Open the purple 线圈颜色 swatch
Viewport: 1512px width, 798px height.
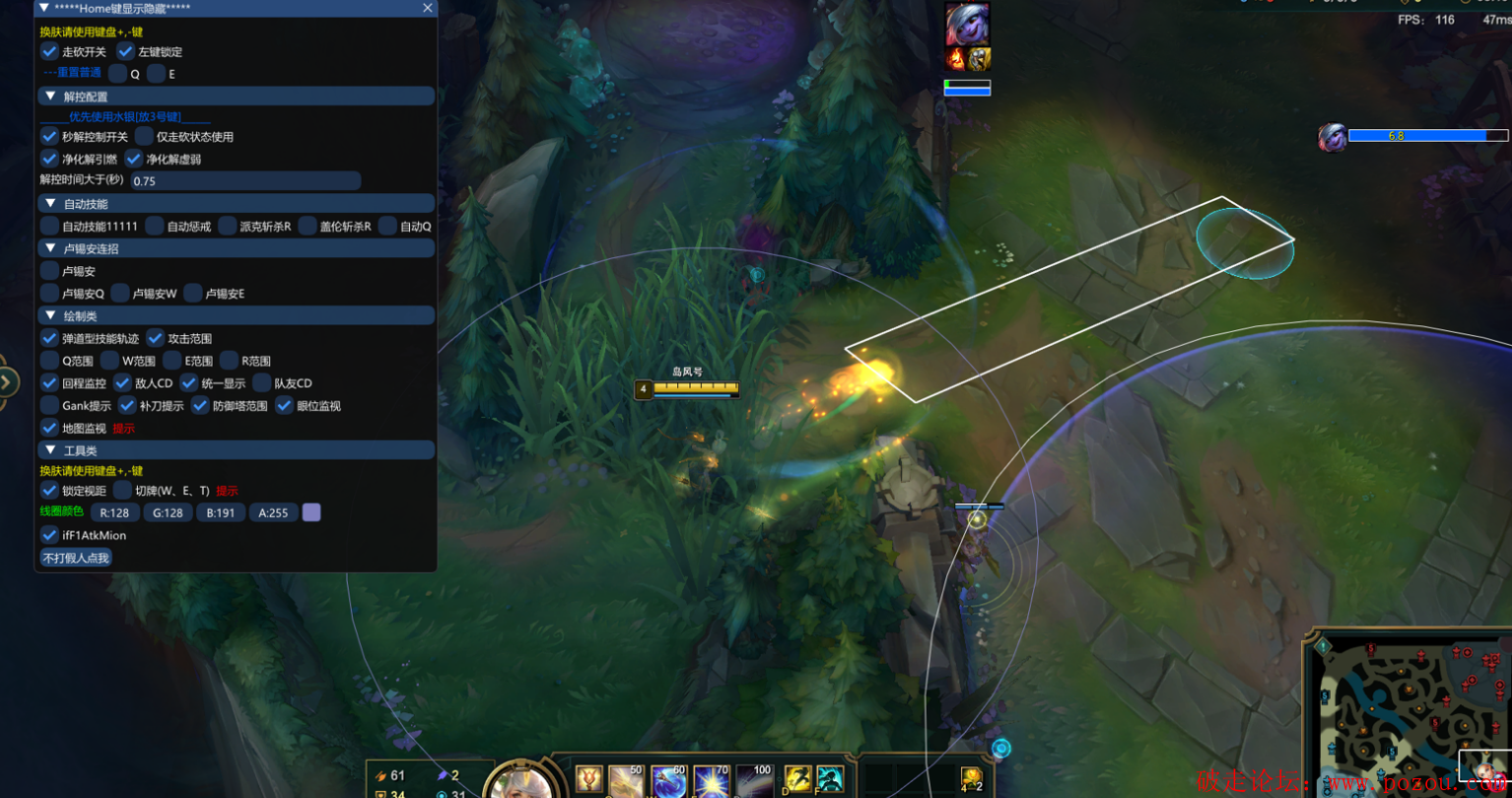[x=311, y=512]
